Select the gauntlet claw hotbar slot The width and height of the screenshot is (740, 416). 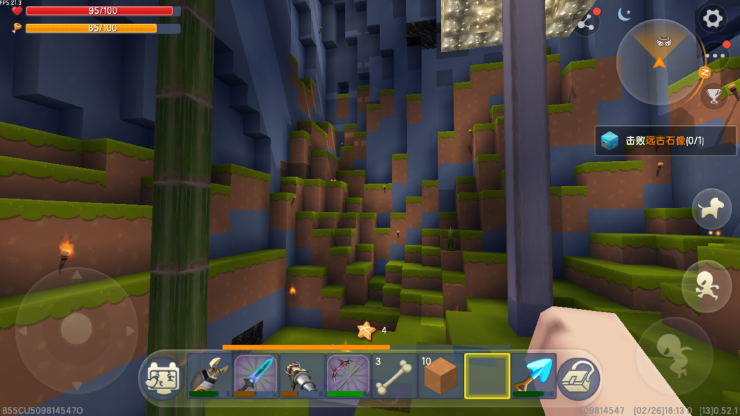click(208, 376)
